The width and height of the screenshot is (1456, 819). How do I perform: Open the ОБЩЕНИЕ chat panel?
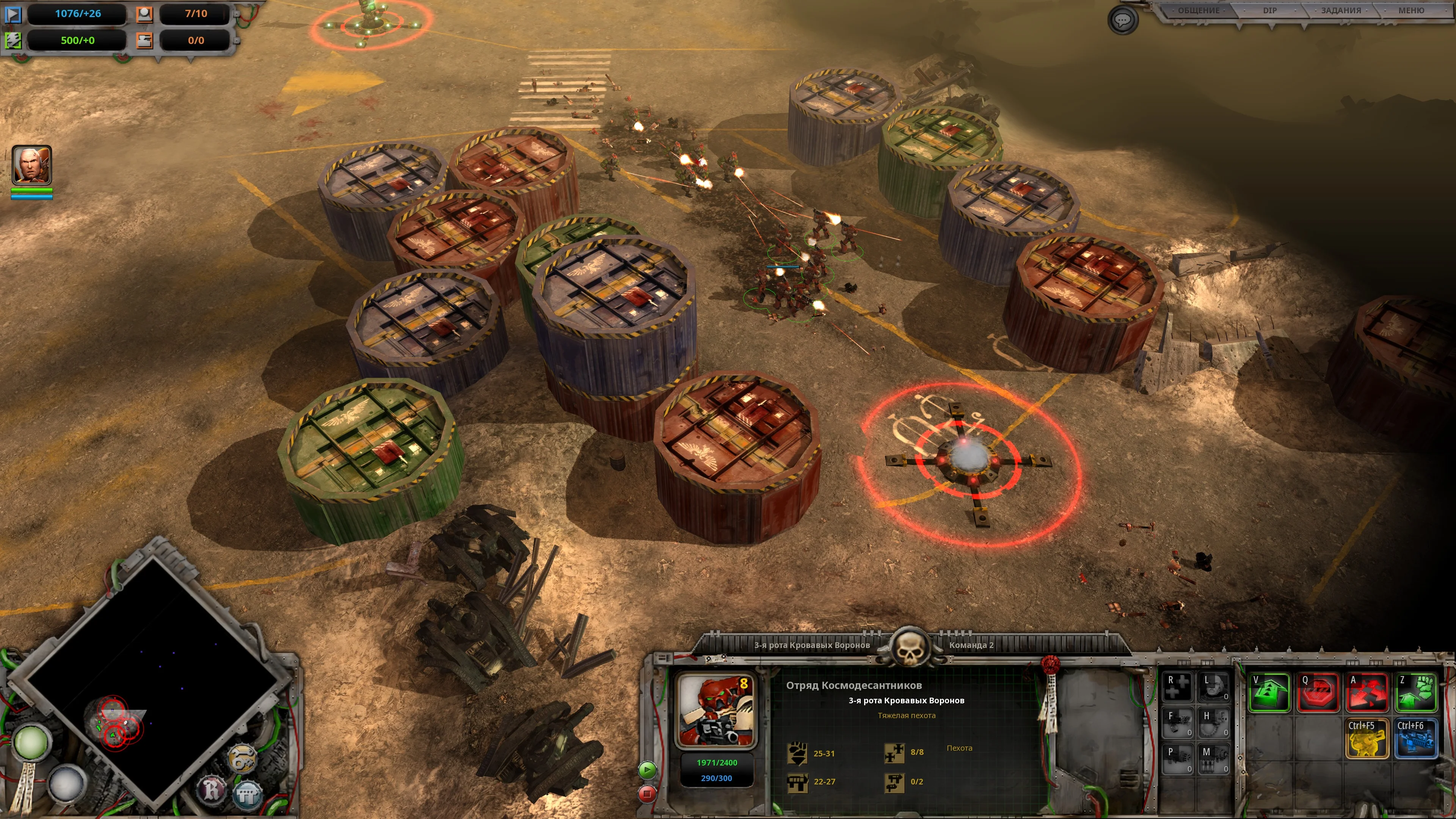tap(1198, 11)
